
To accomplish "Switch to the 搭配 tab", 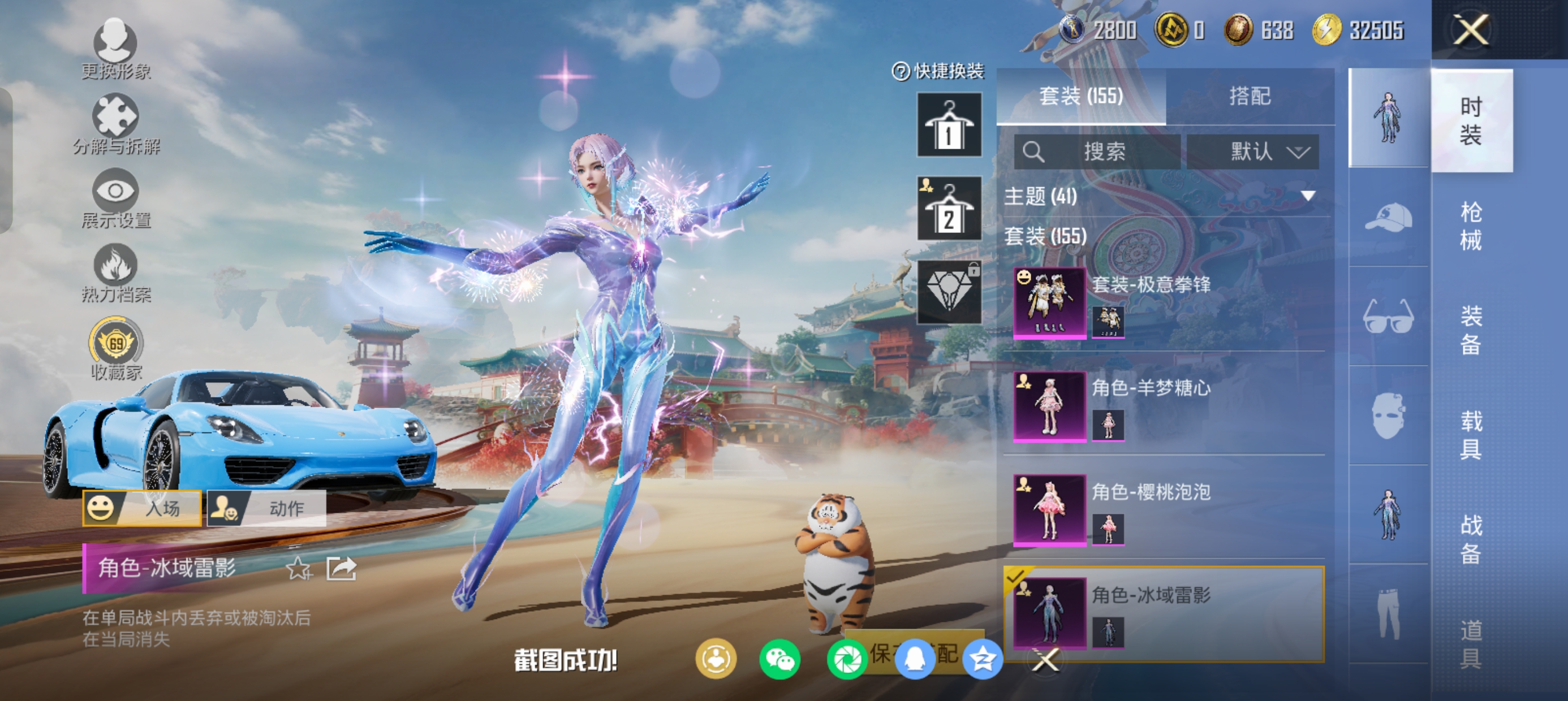I will point(1250,96).
